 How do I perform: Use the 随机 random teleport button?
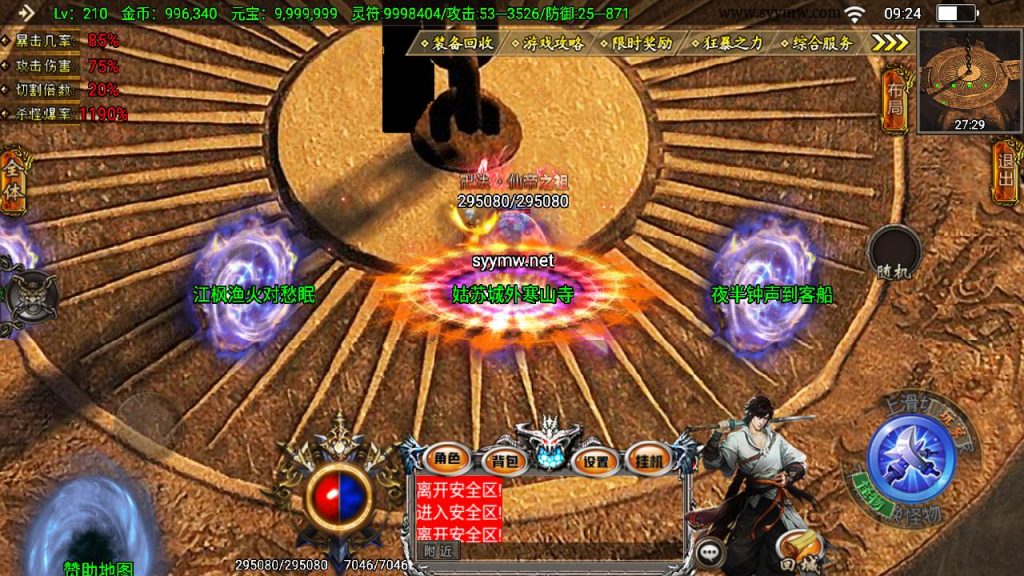click(893, 253)
